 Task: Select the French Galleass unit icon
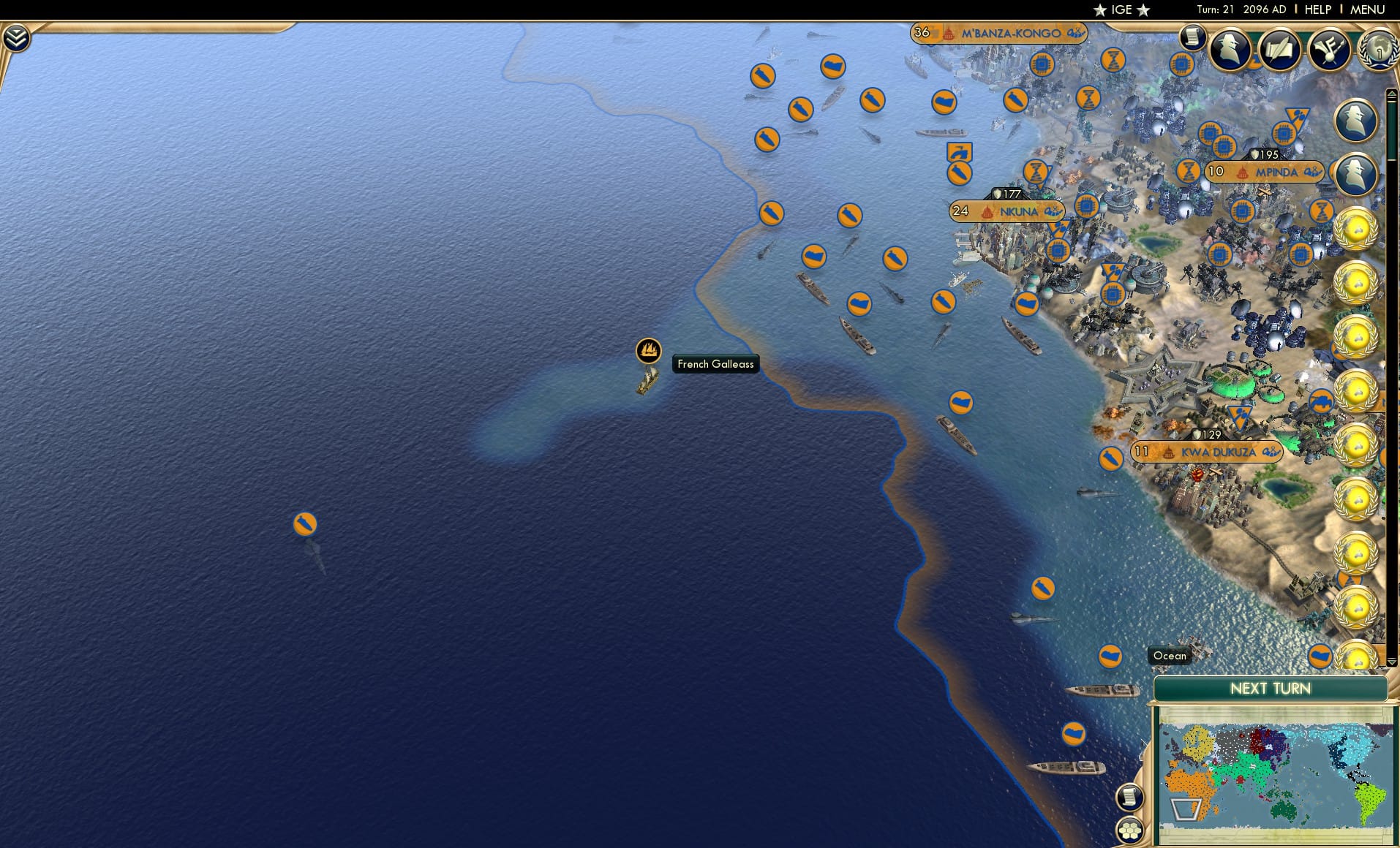(x=648, y=351)
